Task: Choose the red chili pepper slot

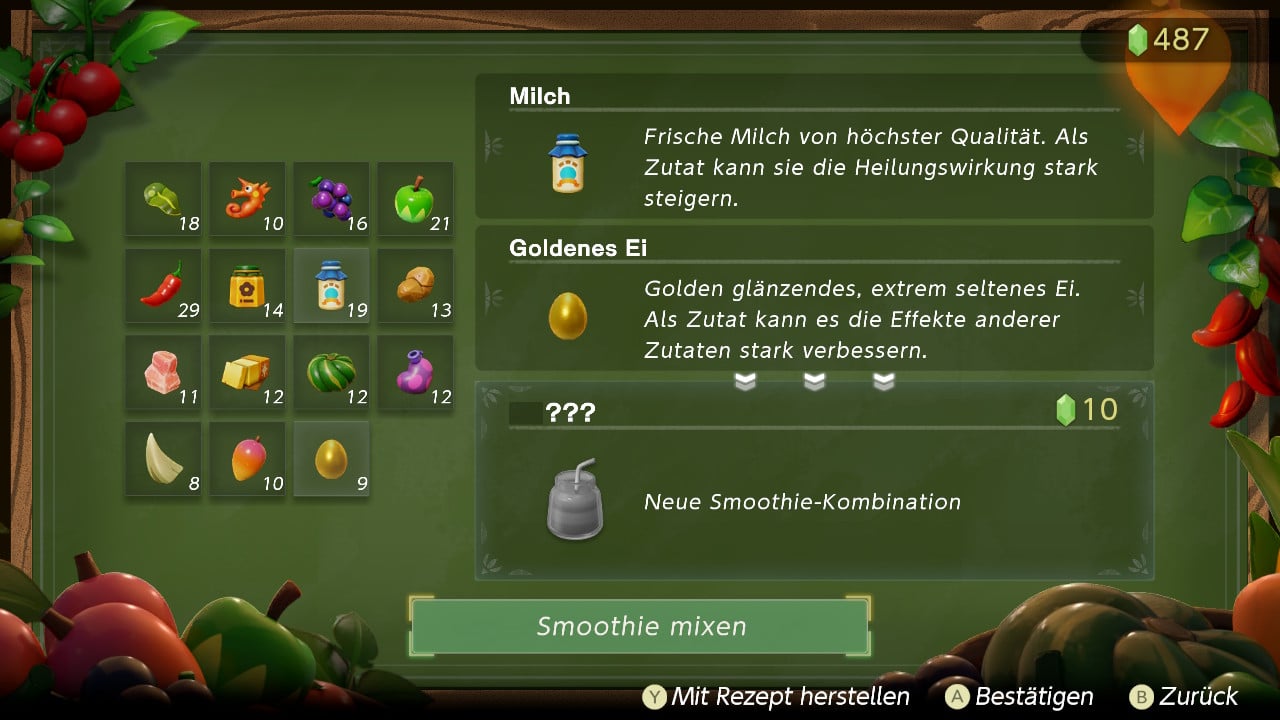Action: point(163,286)
